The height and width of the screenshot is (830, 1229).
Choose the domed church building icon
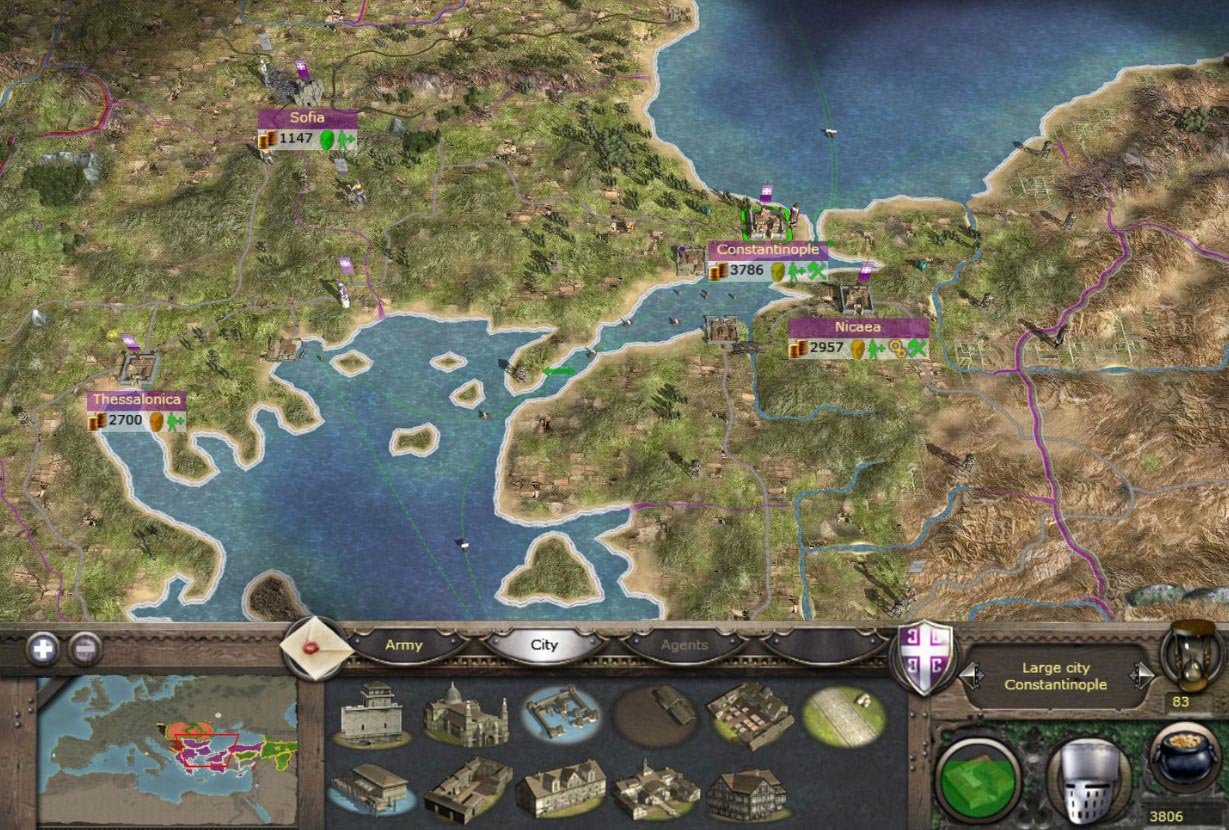coord(465,715)
